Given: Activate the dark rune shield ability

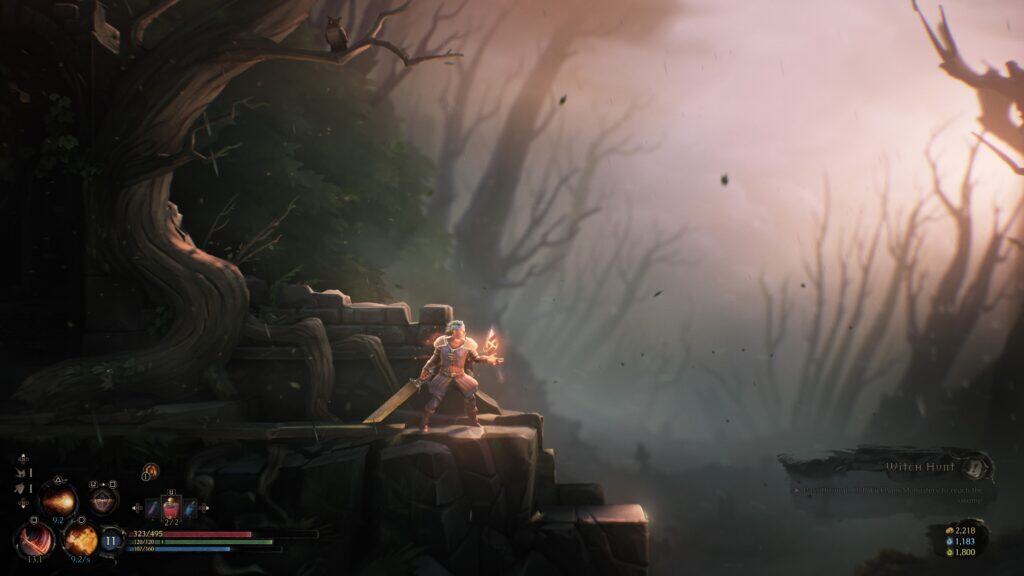Looking at the screenshot, I should [x=103, y=499].
